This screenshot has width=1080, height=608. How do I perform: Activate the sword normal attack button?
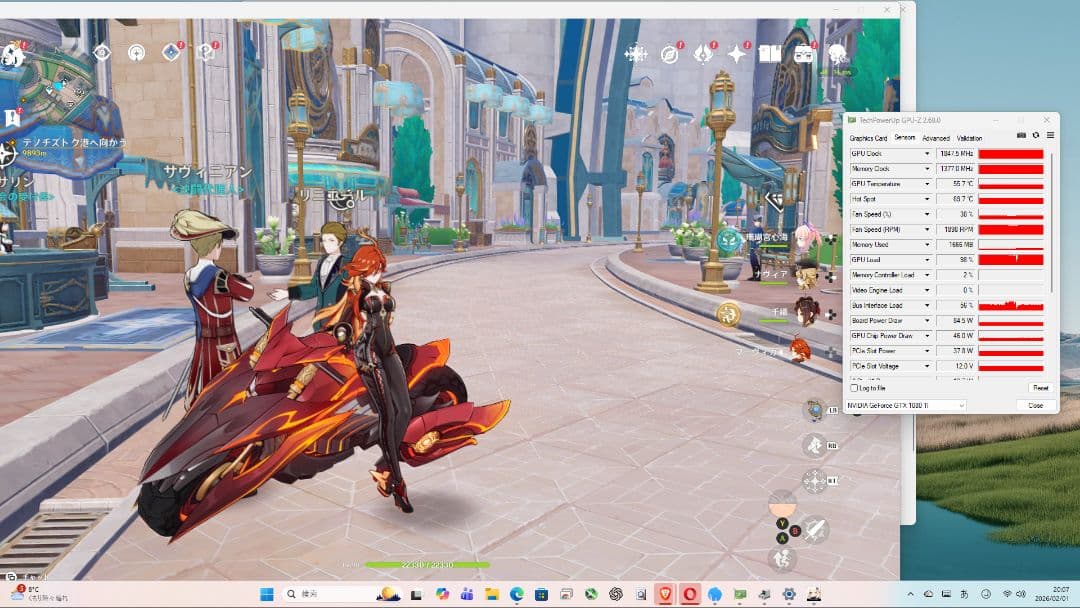tap(815, 529)
